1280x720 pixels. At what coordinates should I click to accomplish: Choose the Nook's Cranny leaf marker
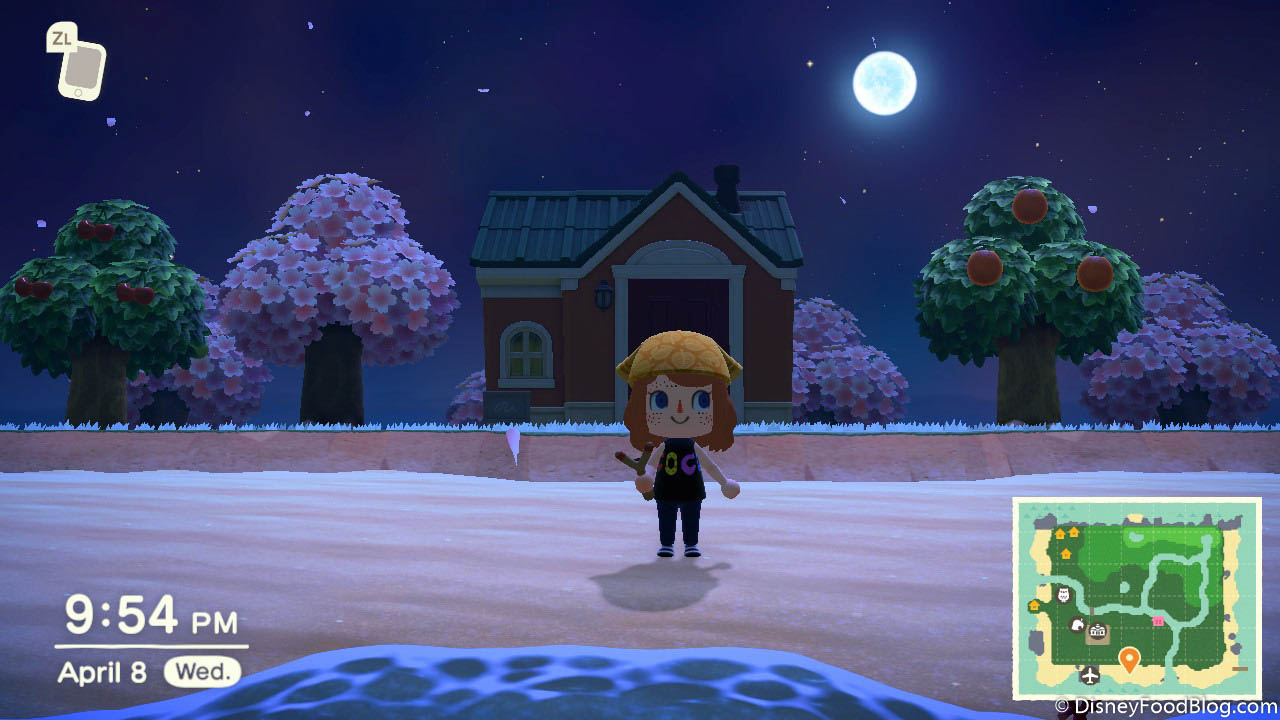(x=1077, y=625)
